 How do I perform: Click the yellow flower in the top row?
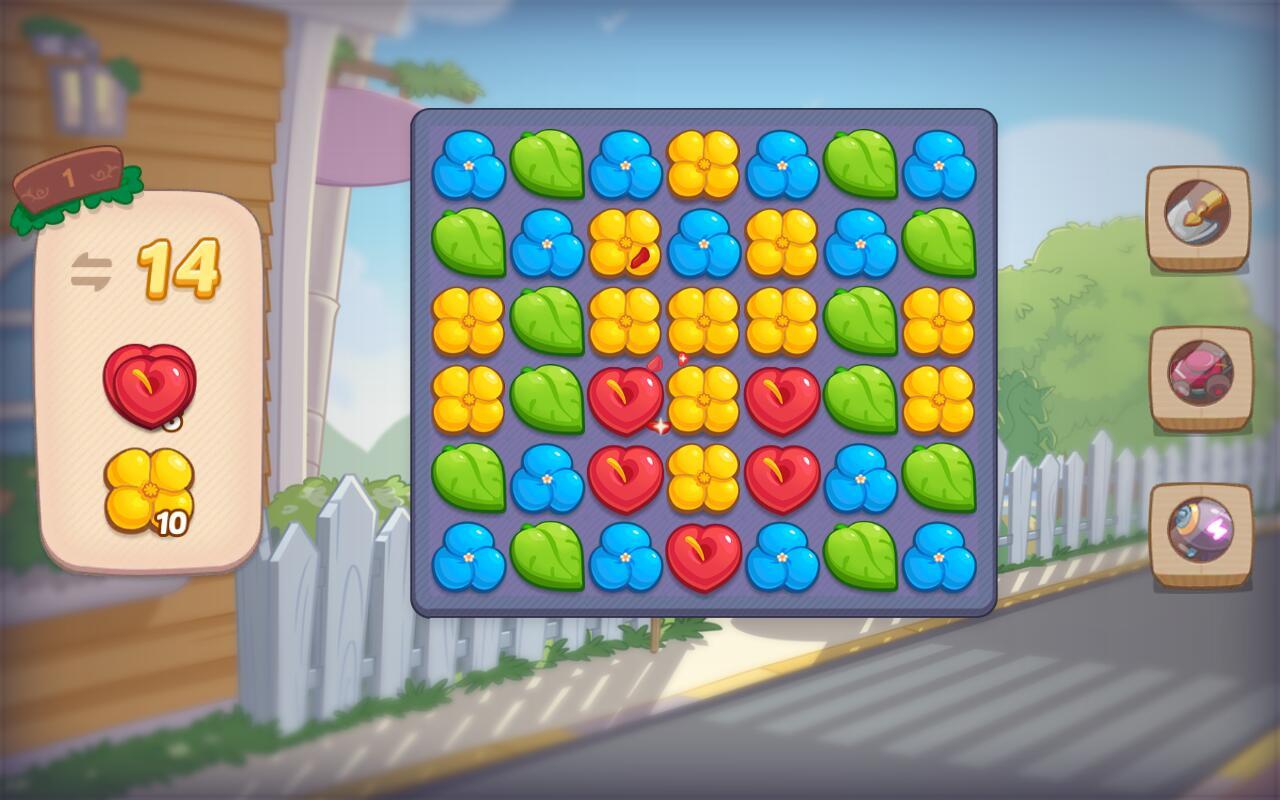pyautogui.click(x=704, y=166)
